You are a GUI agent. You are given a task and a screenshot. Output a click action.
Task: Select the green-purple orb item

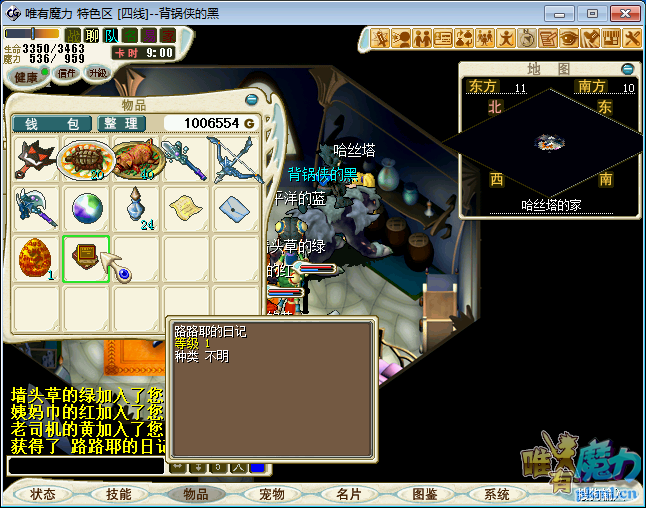click(86, 210)
